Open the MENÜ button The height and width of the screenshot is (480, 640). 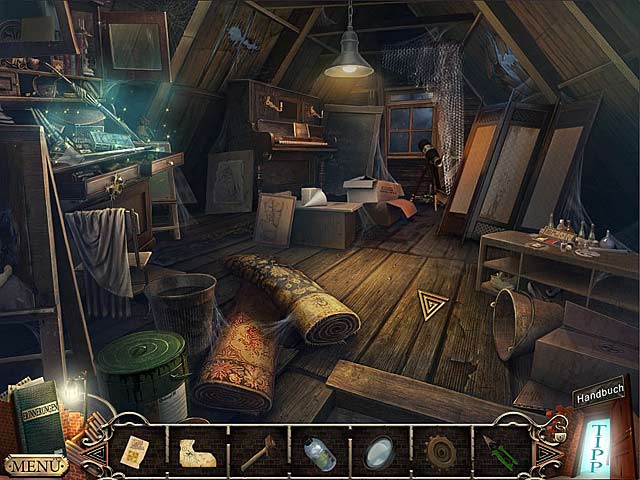pos(36,465)
